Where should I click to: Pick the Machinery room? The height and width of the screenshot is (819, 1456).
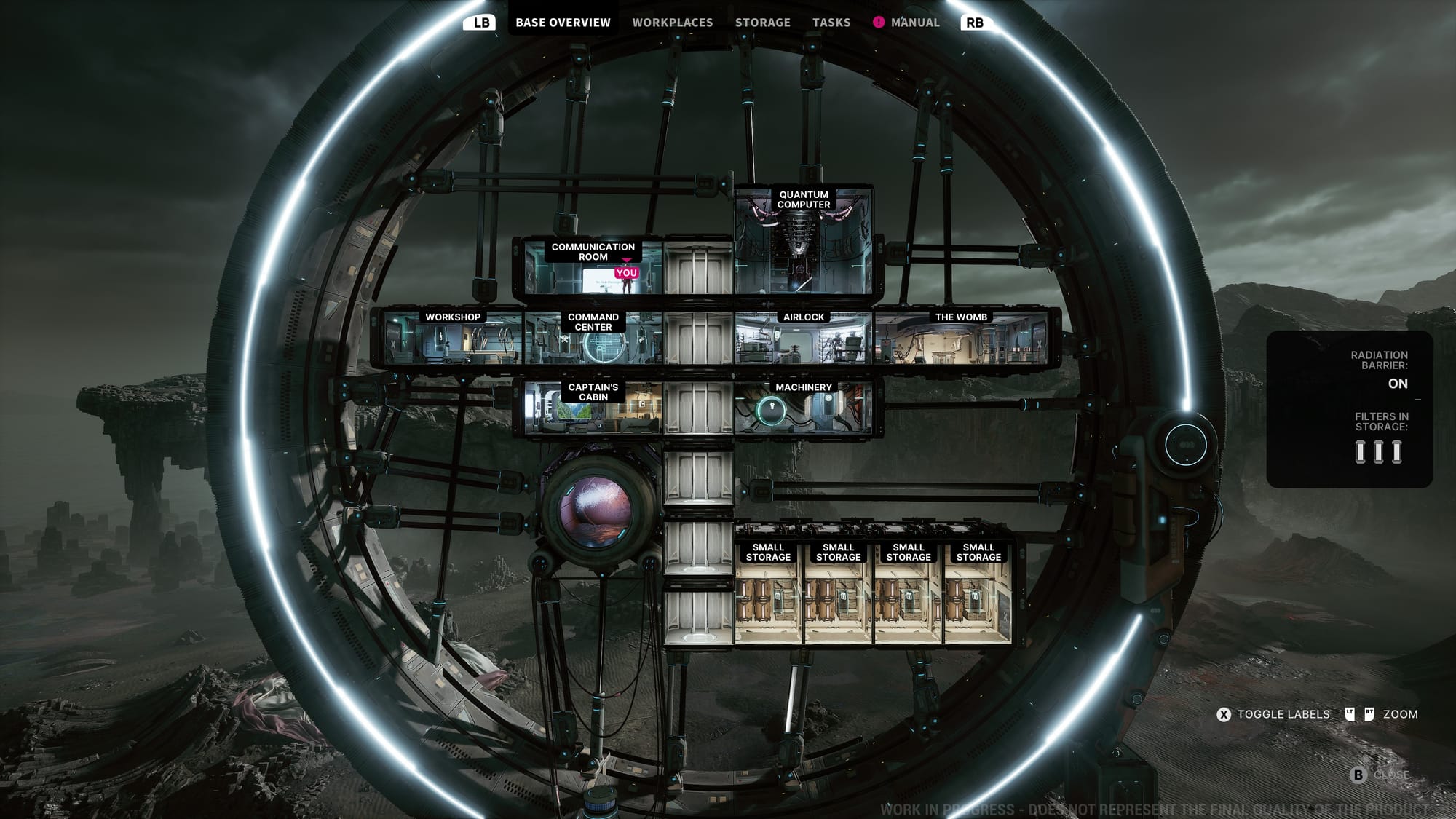coord(803,408)
